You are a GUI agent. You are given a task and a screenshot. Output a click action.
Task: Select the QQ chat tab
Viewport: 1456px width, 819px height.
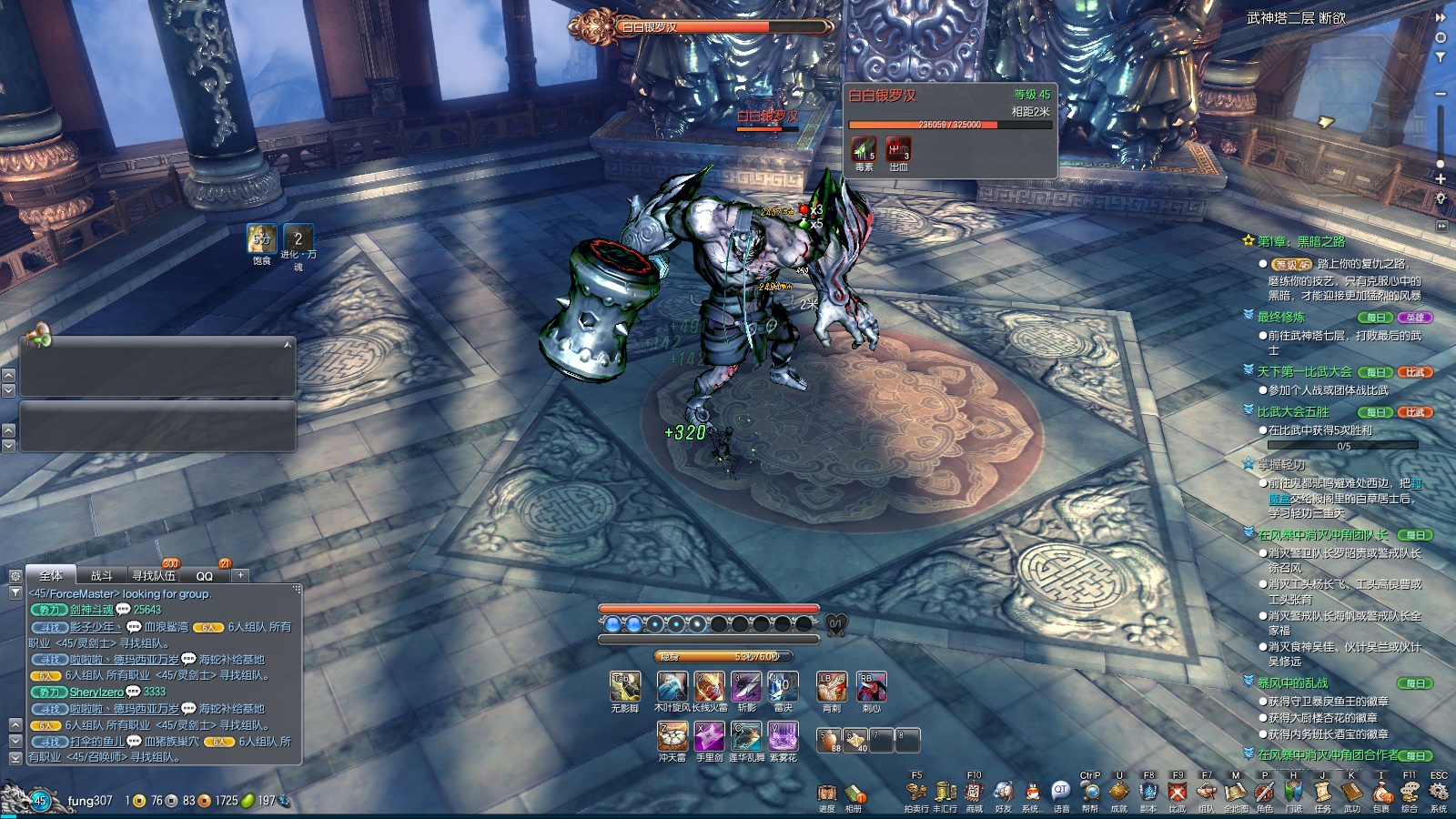tap(205, 576)
